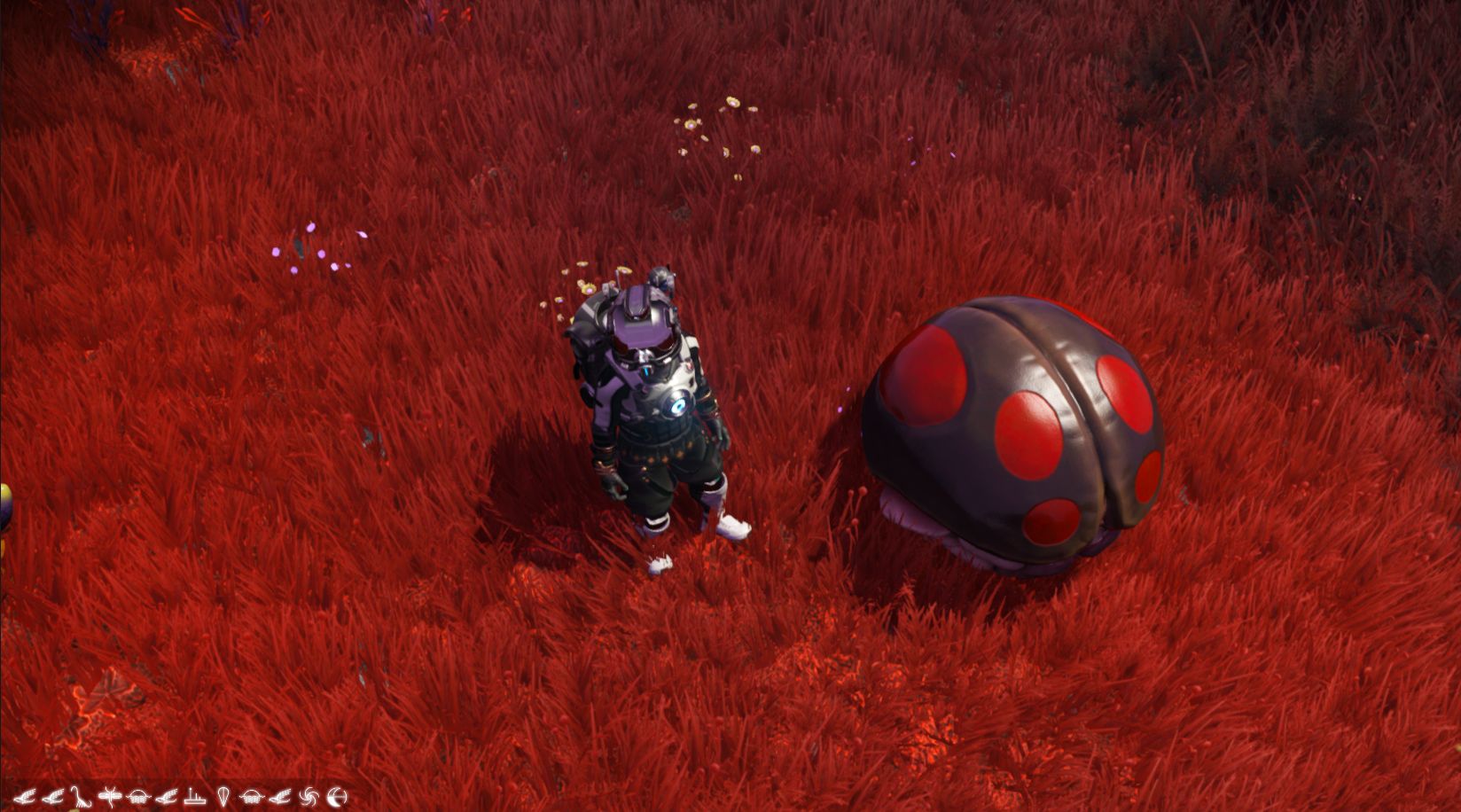The width and height of the screenshot is (1461, 812).
Task: Click the Bird glyph before the Galaxy symbol
Action: (278, 796)
